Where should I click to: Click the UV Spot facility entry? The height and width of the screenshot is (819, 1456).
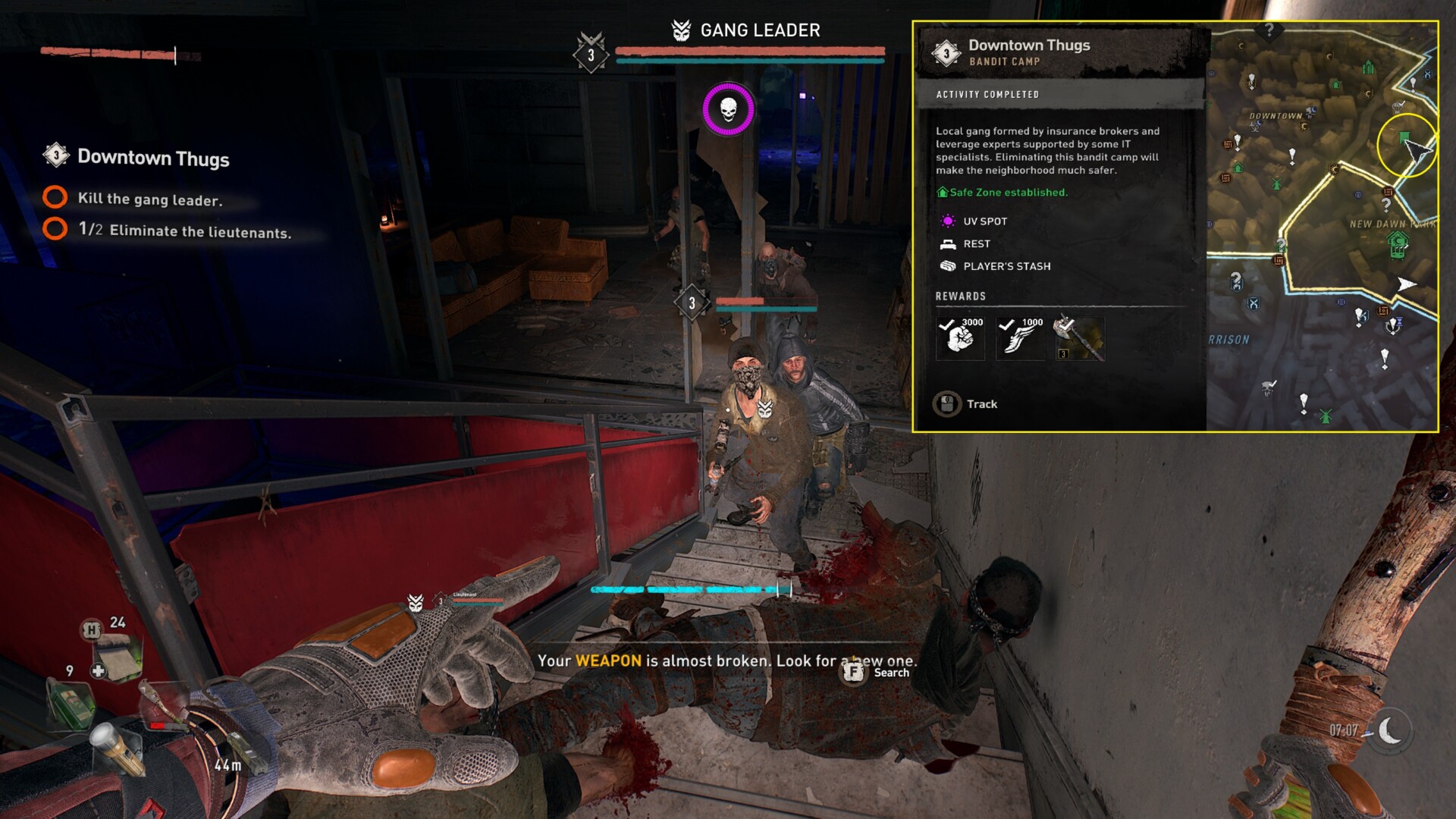coord(984,221)
